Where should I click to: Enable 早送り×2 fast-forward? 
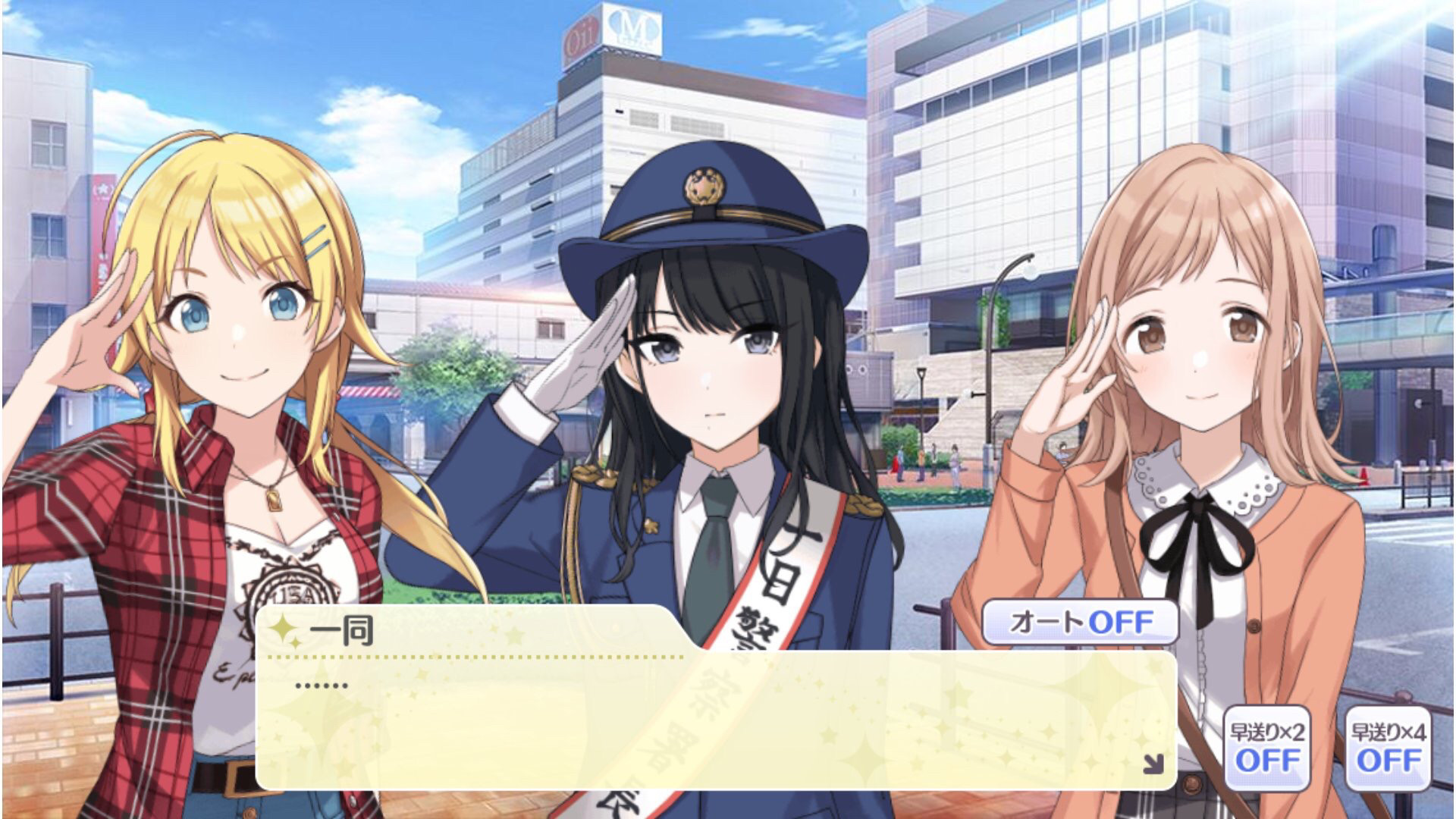(1266, 748)
